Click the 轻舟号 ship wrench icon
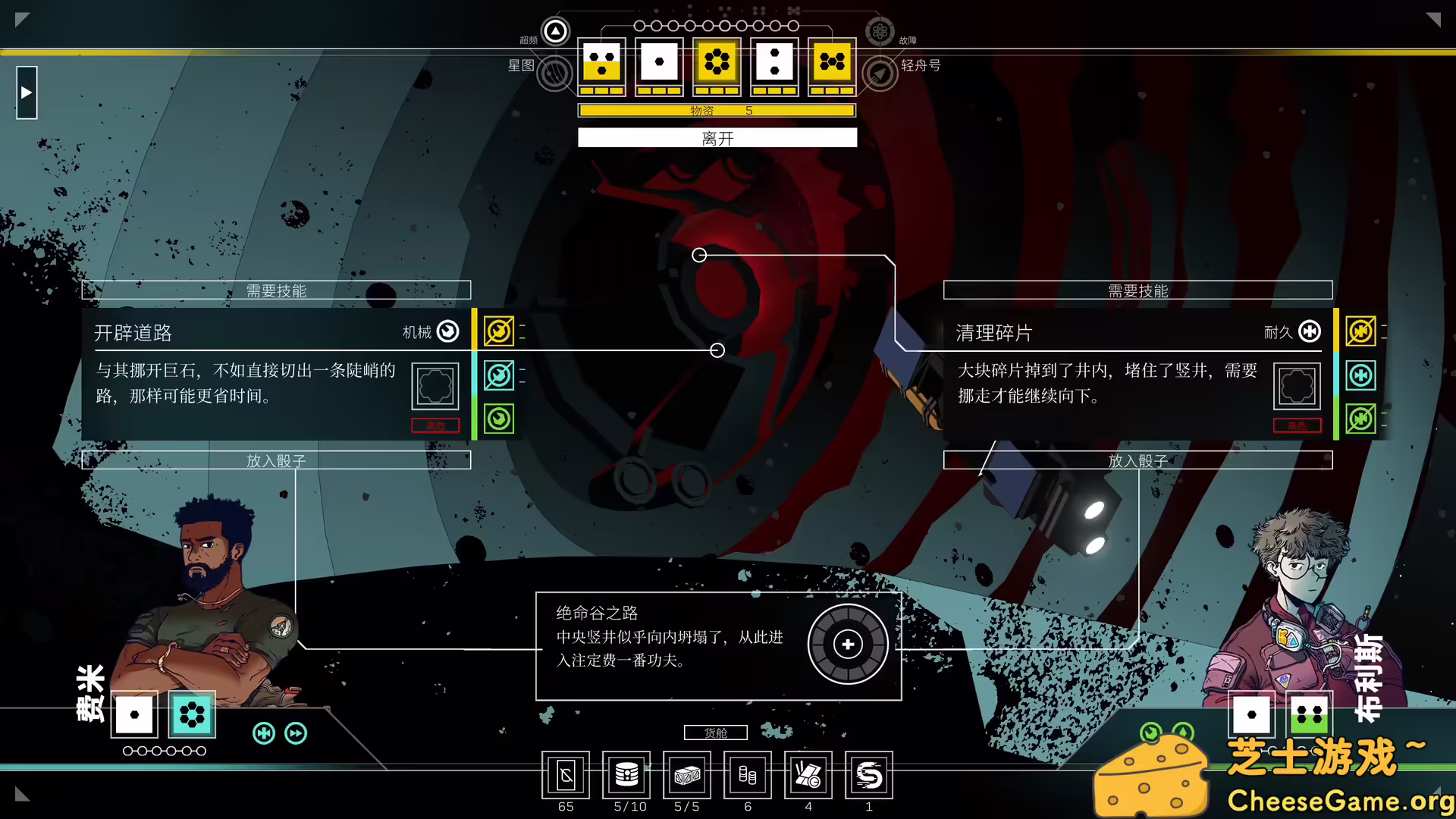 pos(880,74)
